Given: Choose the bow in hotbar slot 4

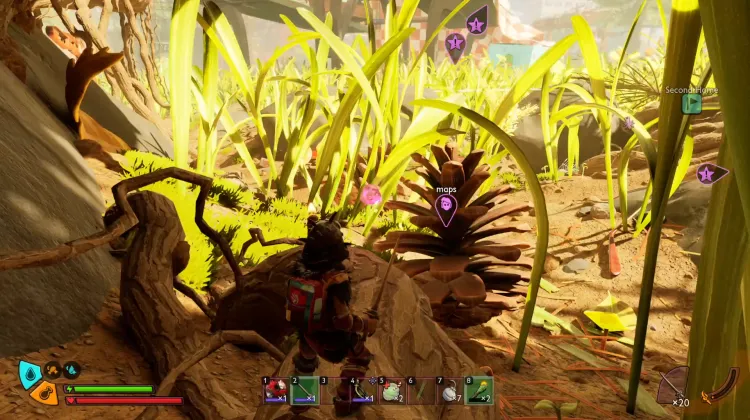Looking at the screenshot, I should [x=362, y=390].
